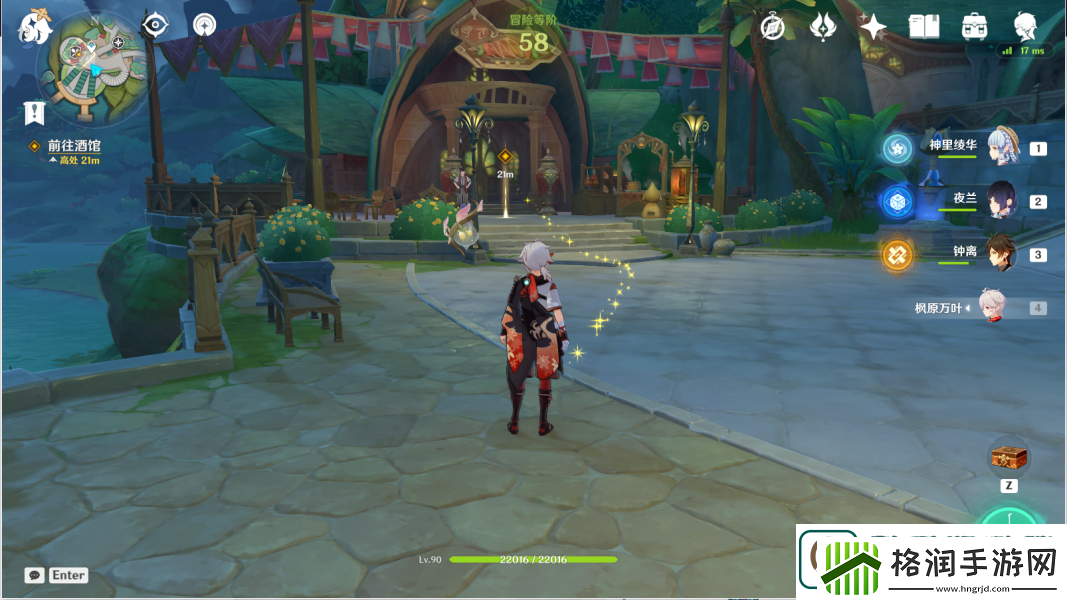Open the winged battle pass icon
Screen dimensions: 1067x600
coord(822,27)
